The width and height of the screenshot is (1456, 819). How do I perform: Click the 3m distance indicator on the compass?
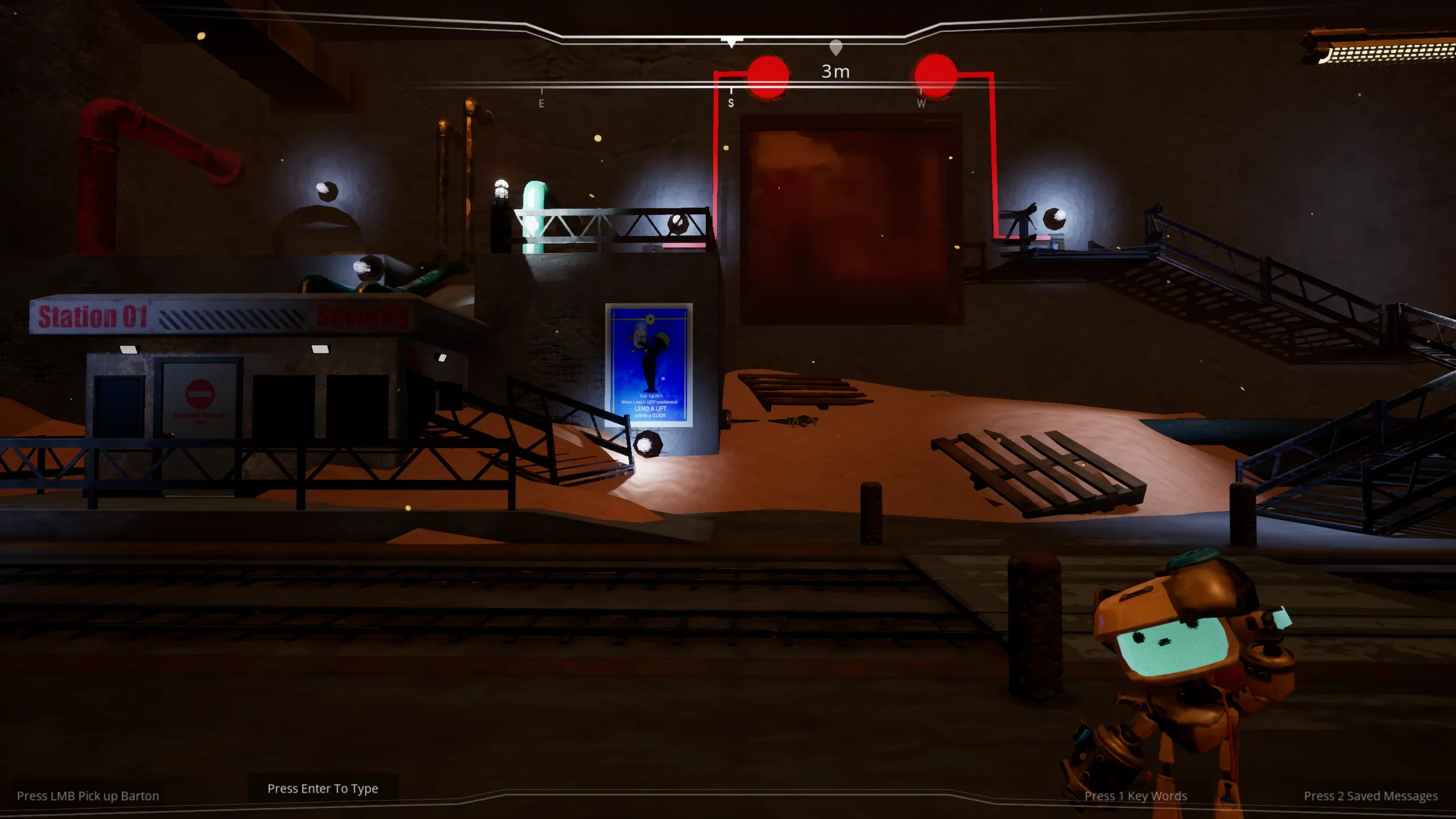[835, 72]
